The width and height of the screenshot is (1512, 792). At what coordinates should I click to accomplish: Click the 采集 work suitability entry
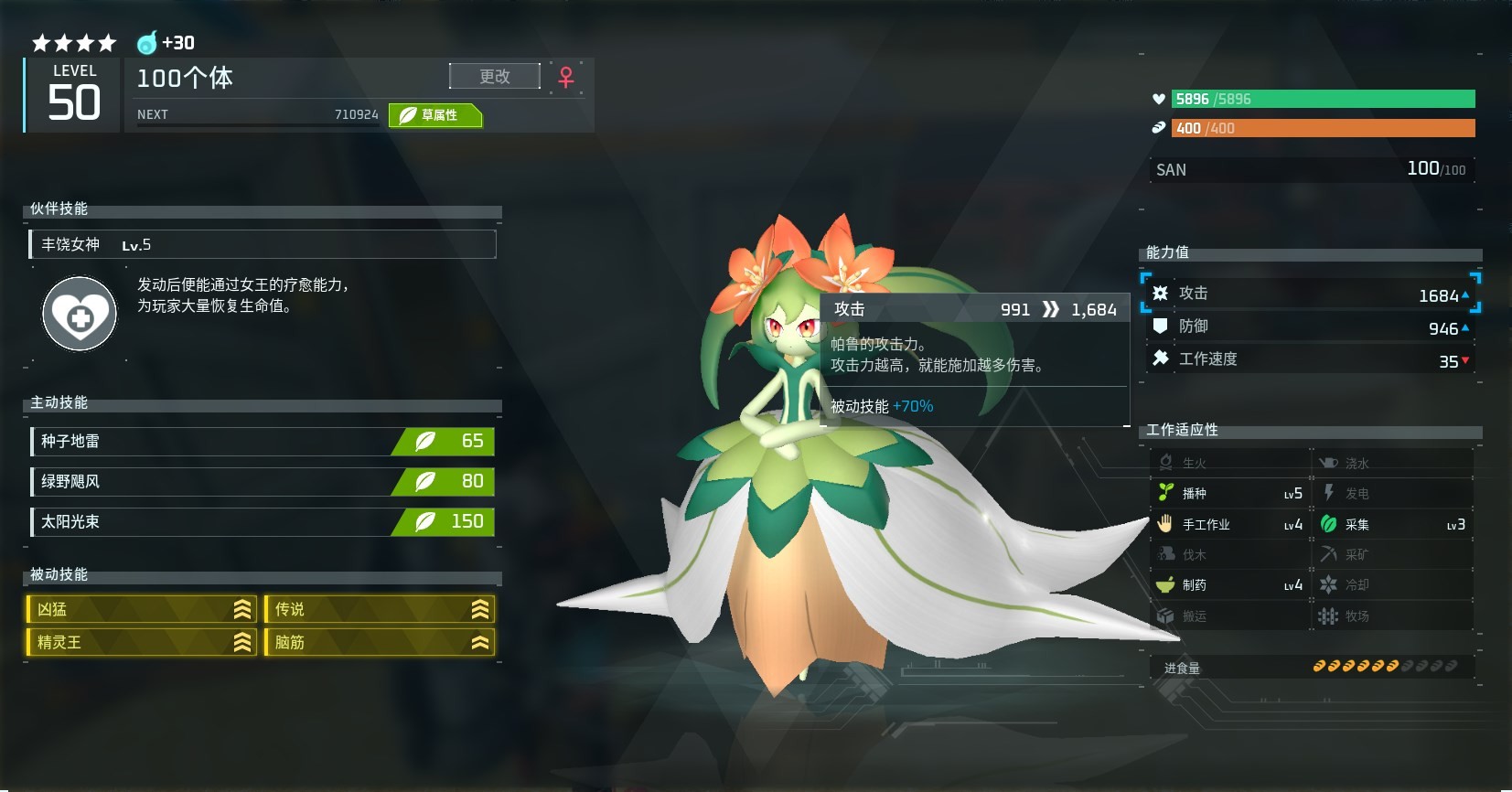click(x=1392, y=525)
